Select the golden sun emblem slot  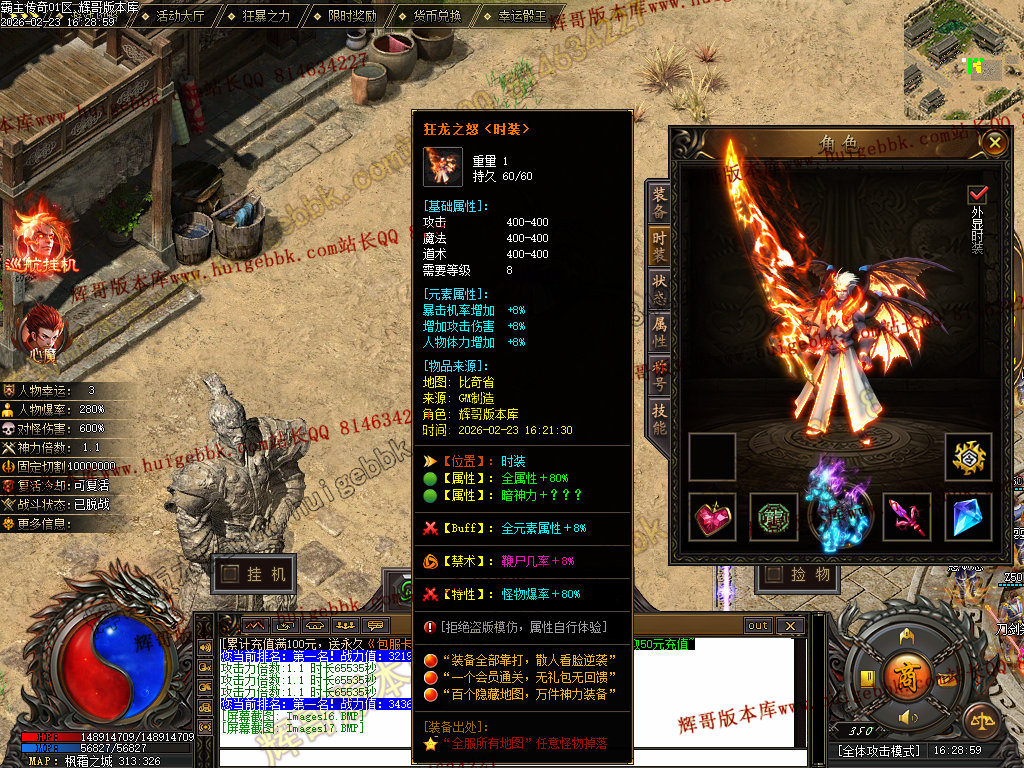pyautogui.click(x=968, y=457)
